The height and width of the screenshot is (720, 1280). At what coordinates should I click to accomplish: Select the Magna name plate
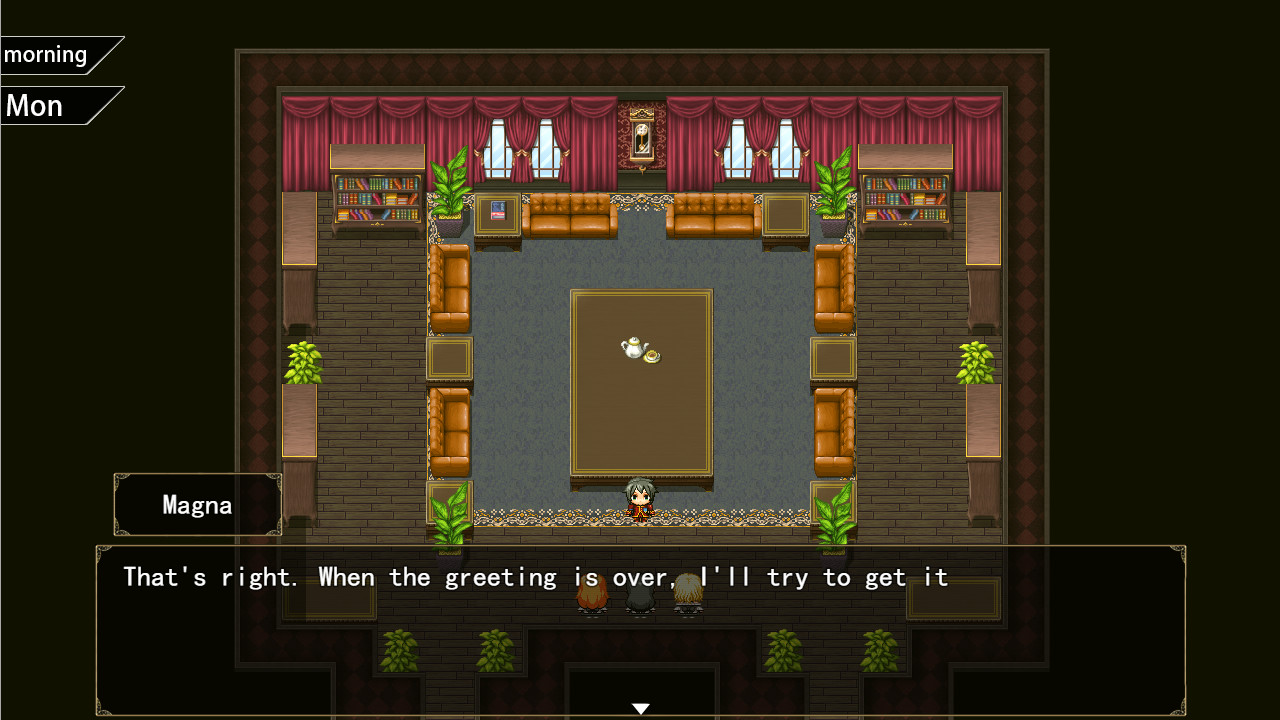(x=196, y=505)
